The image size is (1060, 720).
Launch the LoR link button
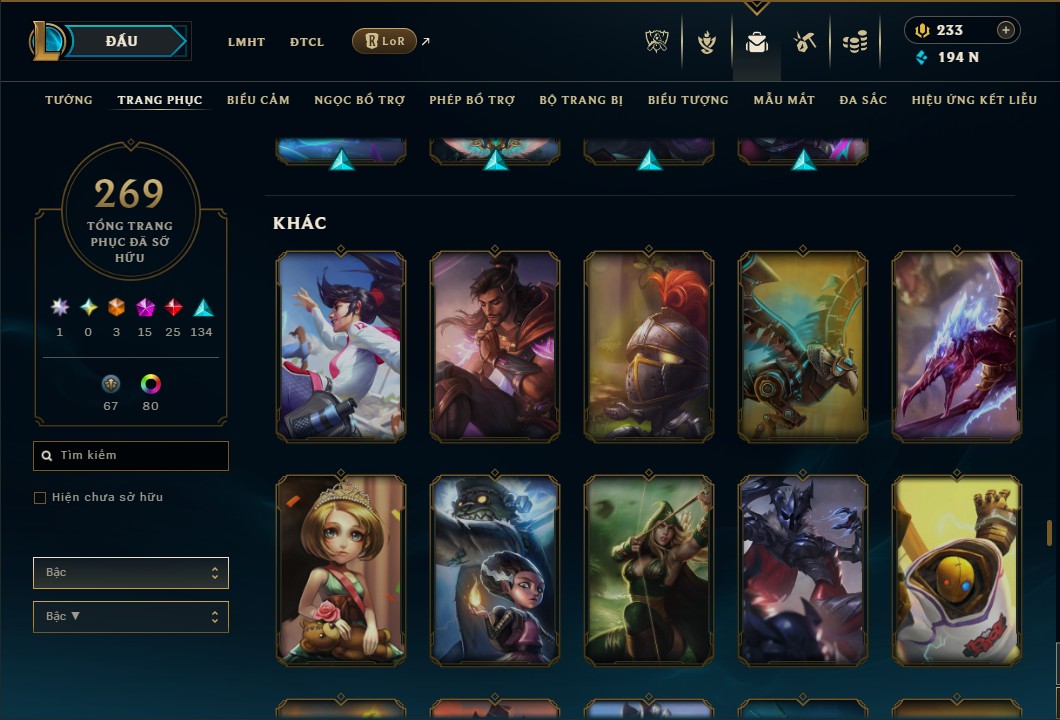pos(384,41)
